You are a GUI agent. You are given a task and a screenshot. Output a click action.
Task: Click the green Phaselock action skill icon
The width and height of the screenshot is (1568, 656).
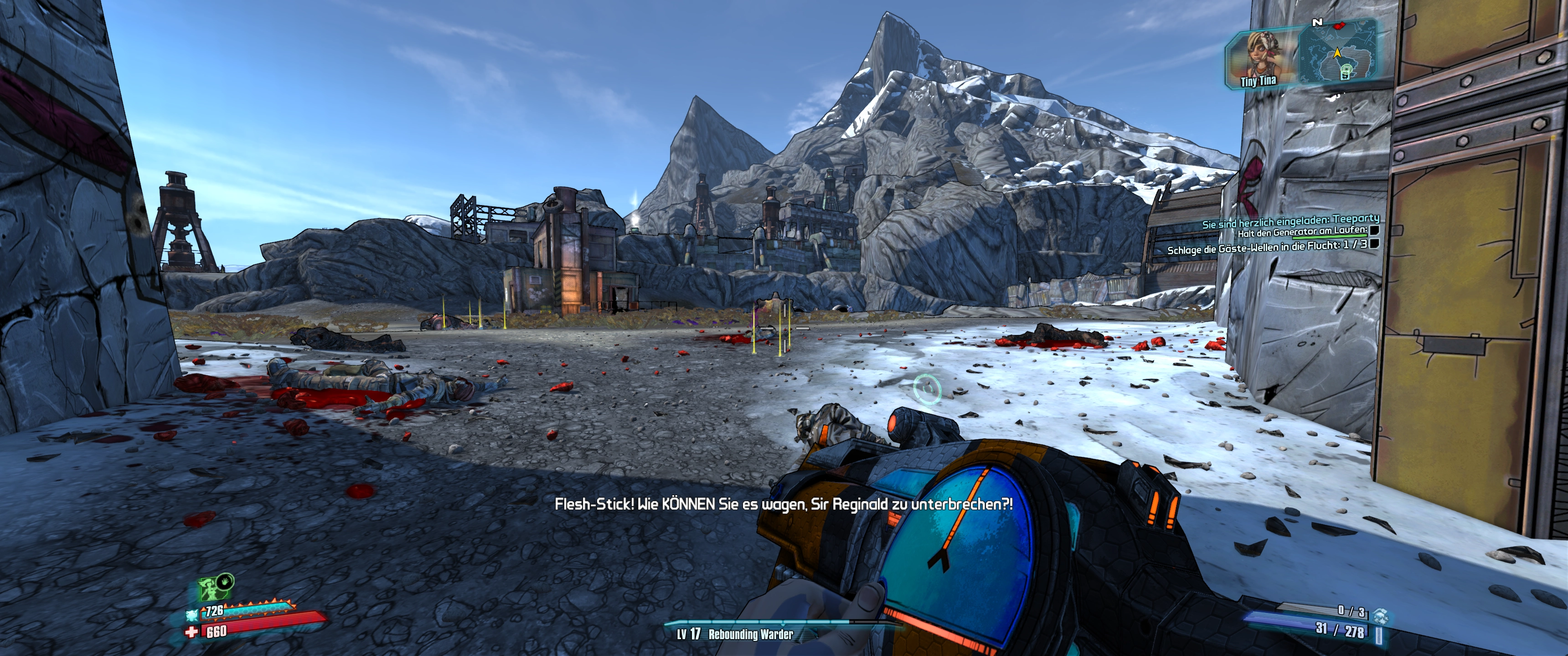tap(211, 587)
